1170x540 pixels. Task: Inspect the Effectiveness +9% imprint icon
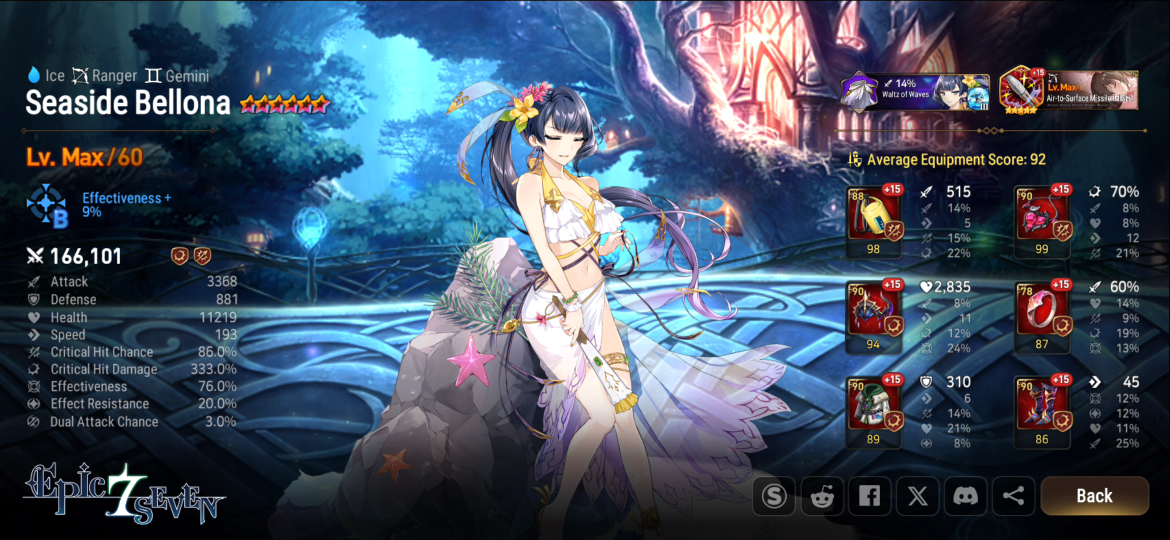pos(46,204)
